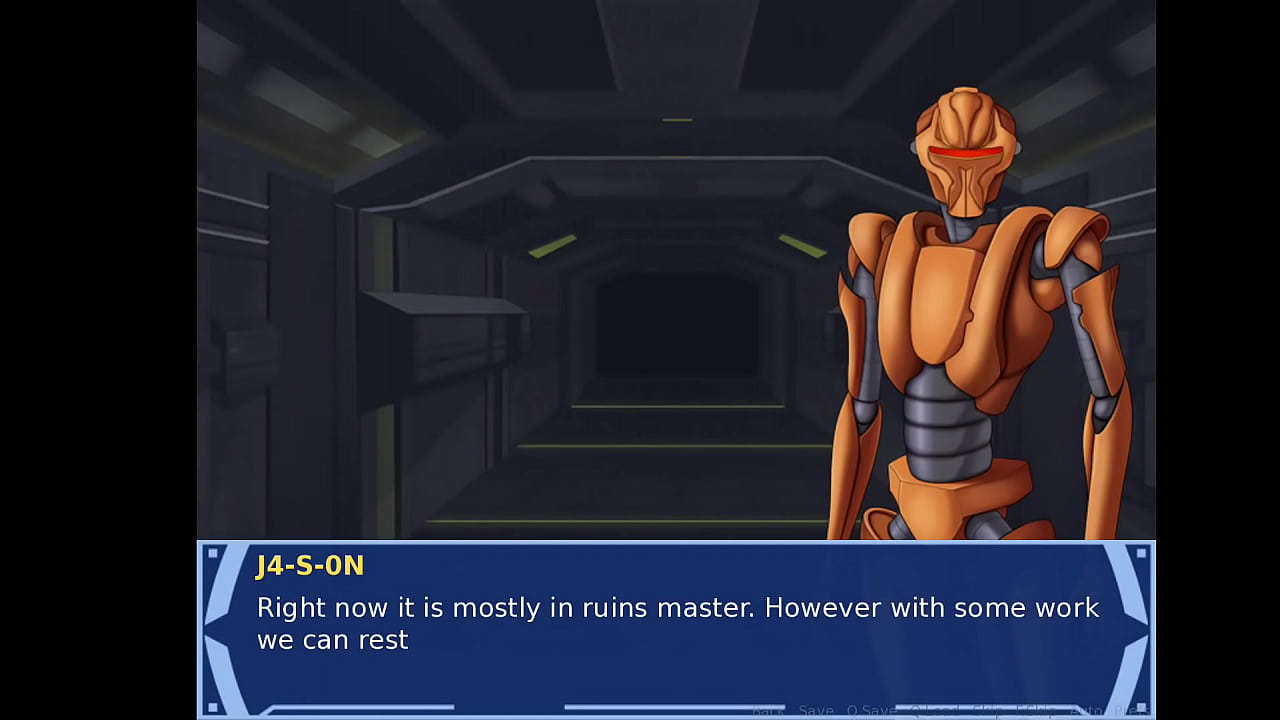Viewport: 1280px width, 720px height.
Task: Click the J4-S-0N name label
Action: (310, 566)
